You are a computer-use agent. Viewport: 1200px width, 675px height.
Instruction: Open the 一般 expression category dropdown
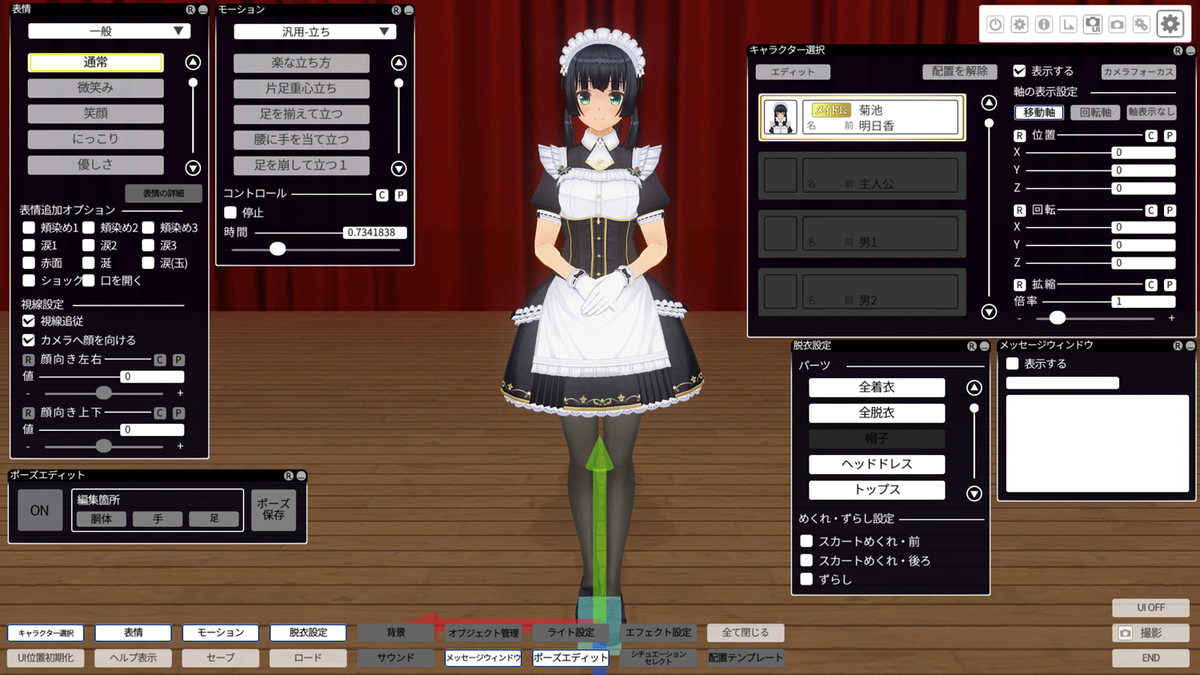(109, 31)
